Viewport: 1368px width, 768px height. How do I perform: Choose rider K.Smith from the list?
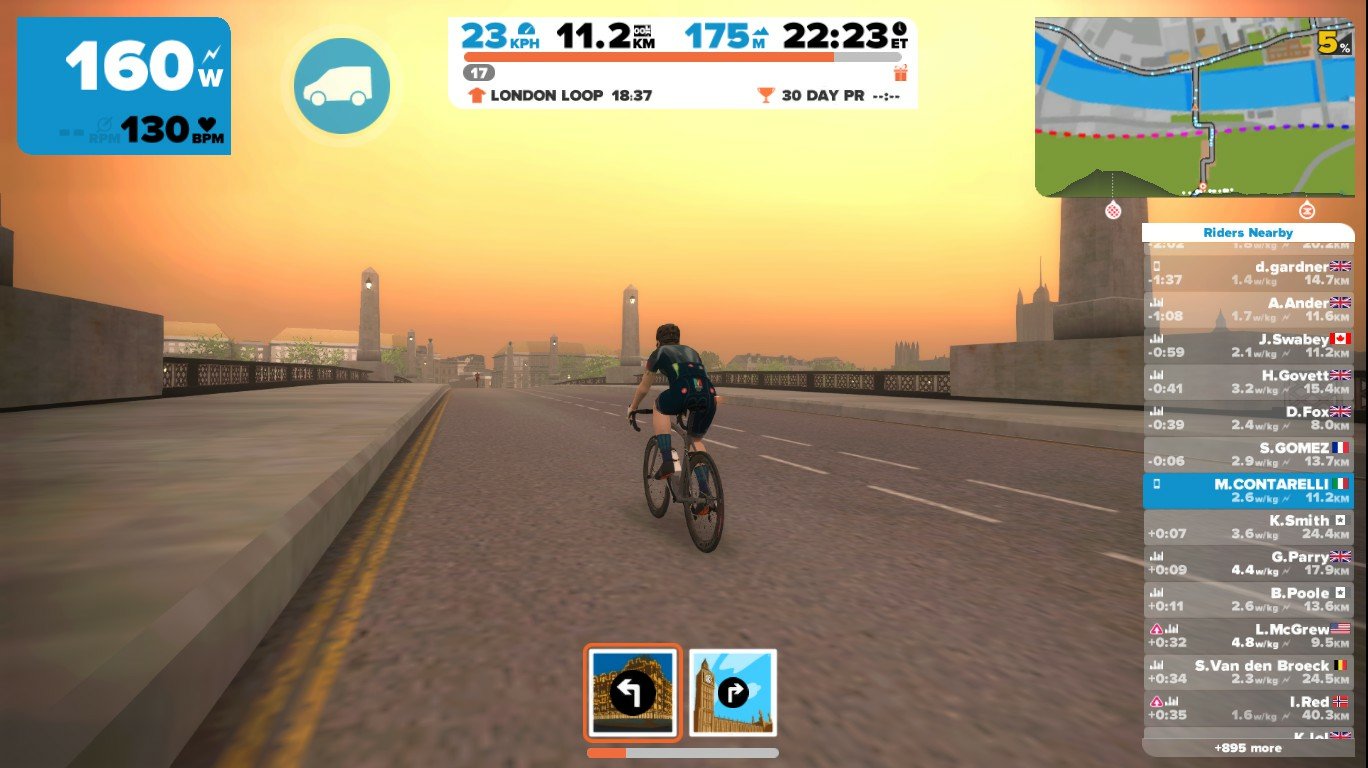point(1247,527)
